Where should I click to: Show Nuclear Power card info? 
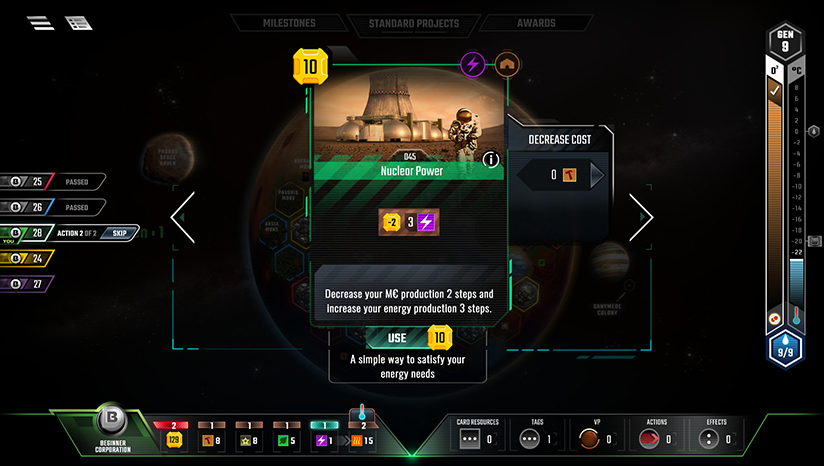point(491,159)
